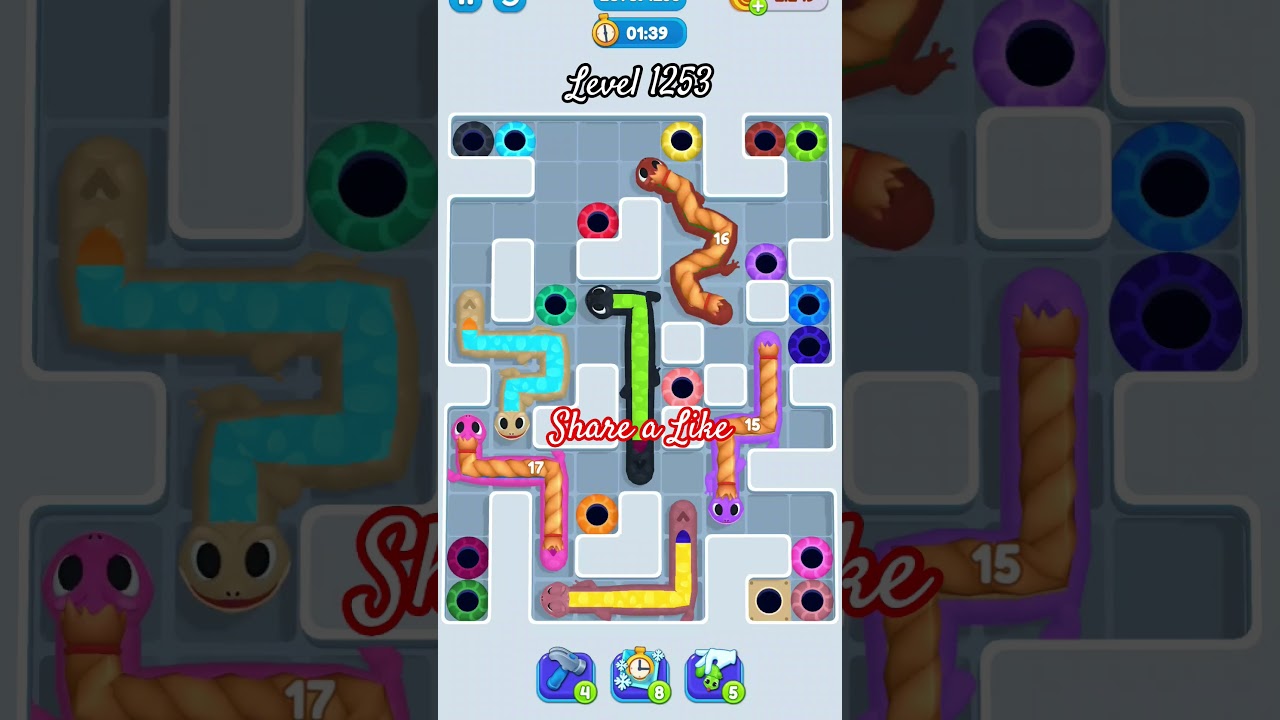Tap the hammer power-up icon
The height and width of the screenshot is (720, 1280).
tap(566, 673)
